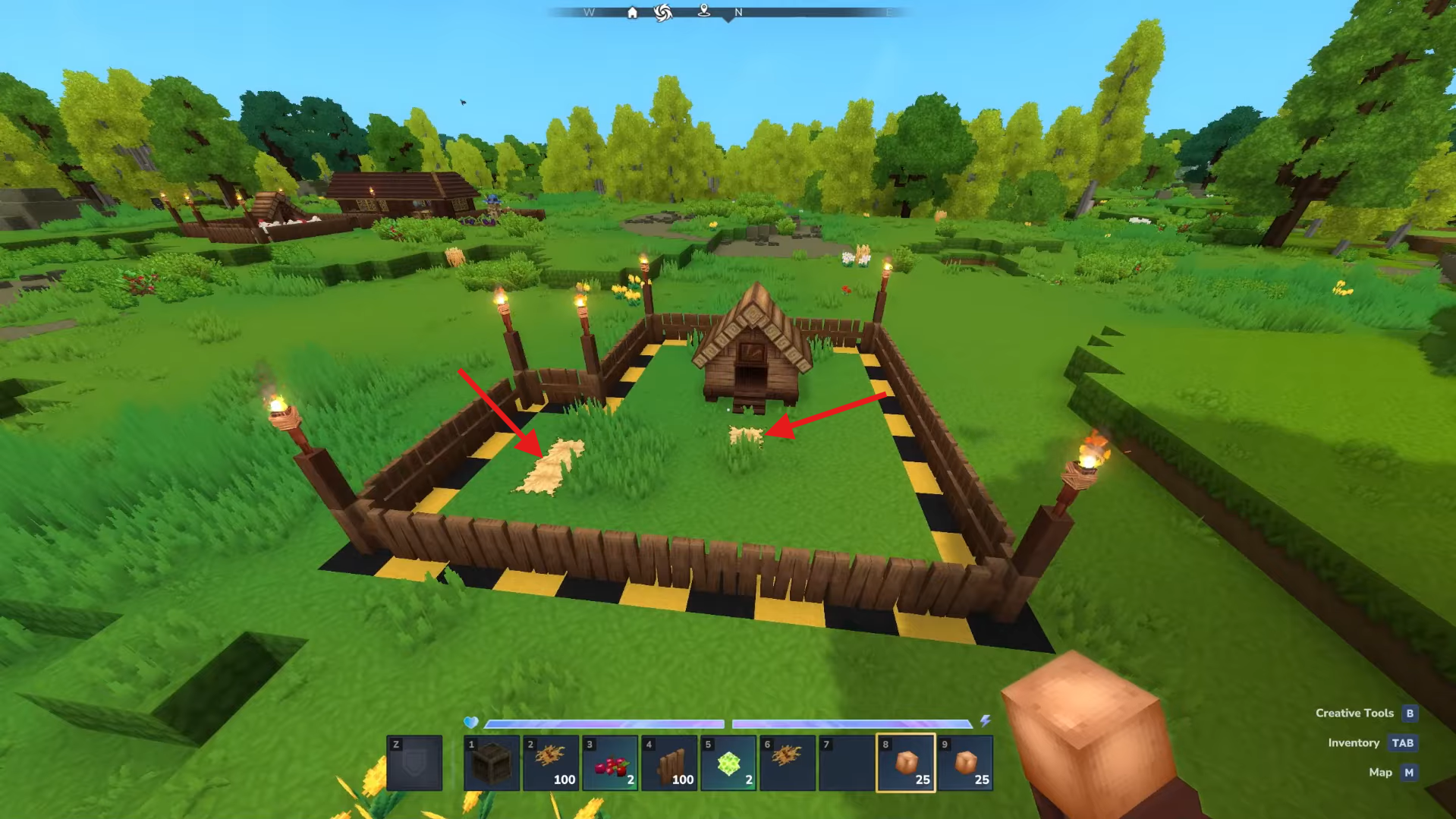Click the waypoint pin icon on the compass

pyautogui.click(x=704, y=13)
